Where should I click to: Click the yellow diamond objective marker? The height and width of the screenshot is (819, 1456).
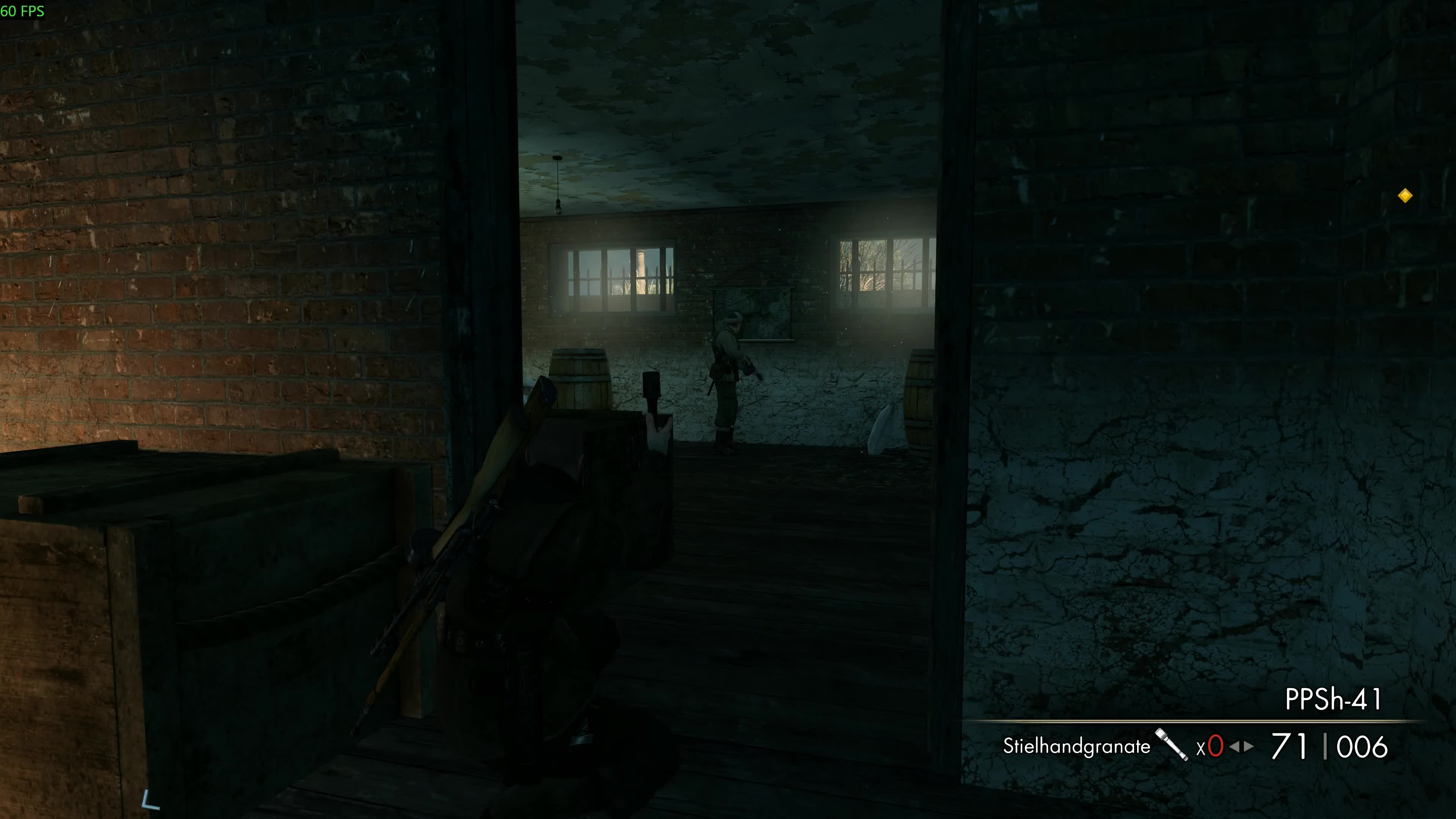[1405, 196]
